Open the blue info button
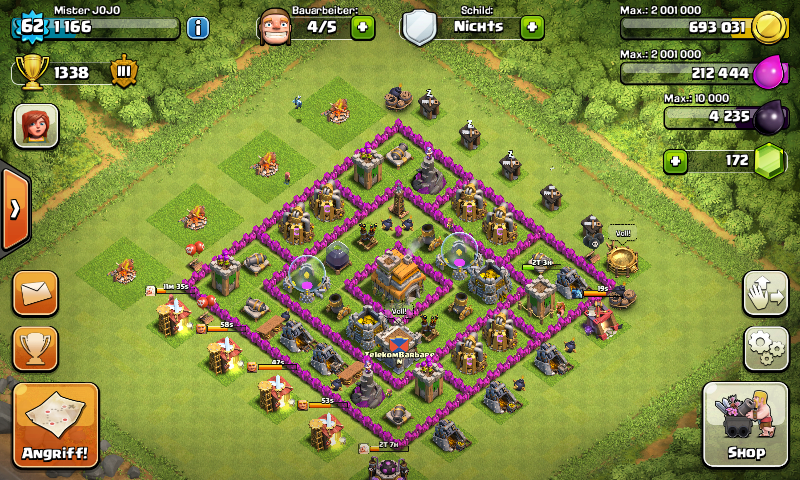Viewport: 800px width, 480px height. click(198, 27)
